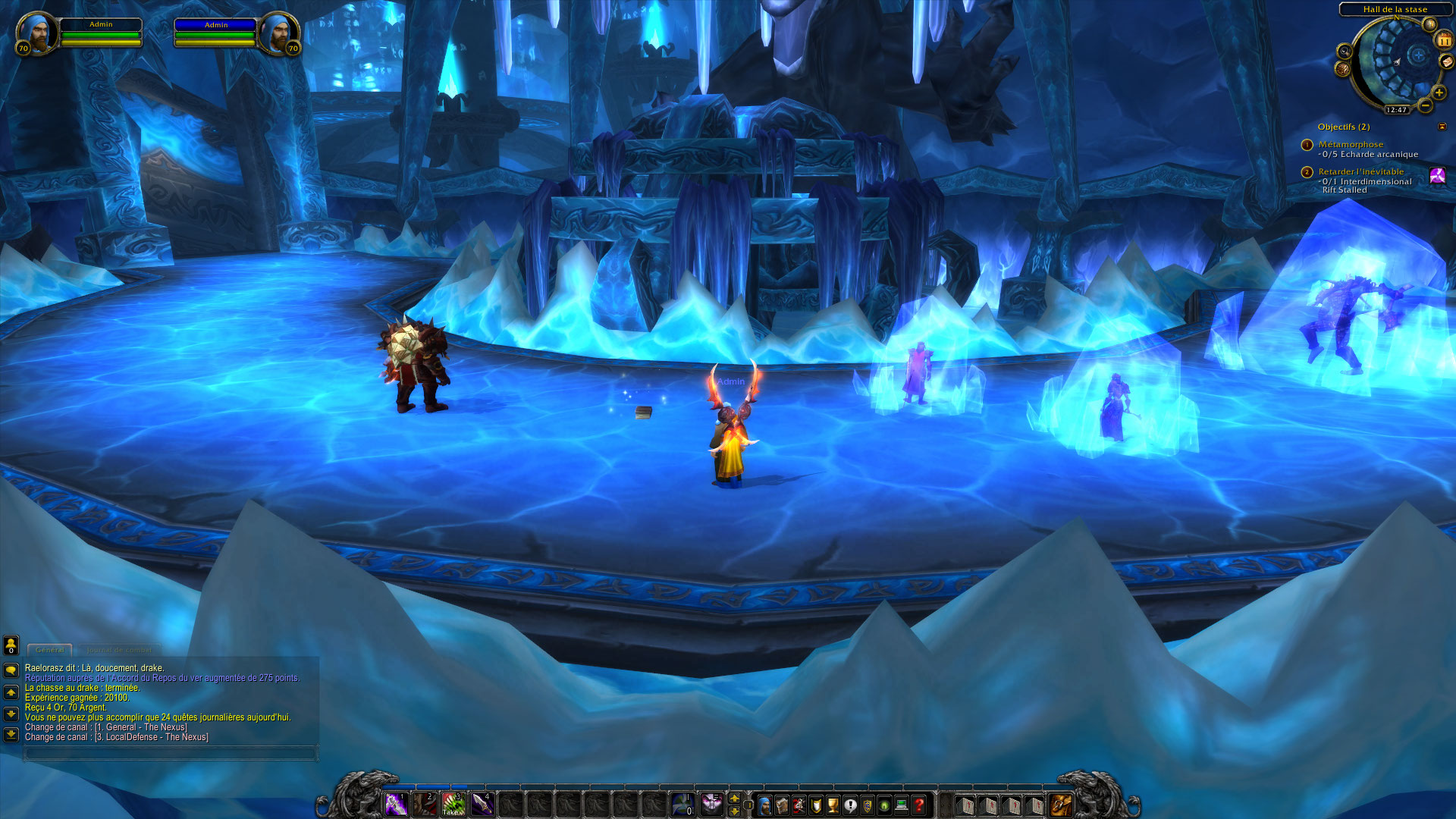The image size is (1456, 819).
Task: Collapse the Objectifs quest tracker
Action: tap(1442, 127)
